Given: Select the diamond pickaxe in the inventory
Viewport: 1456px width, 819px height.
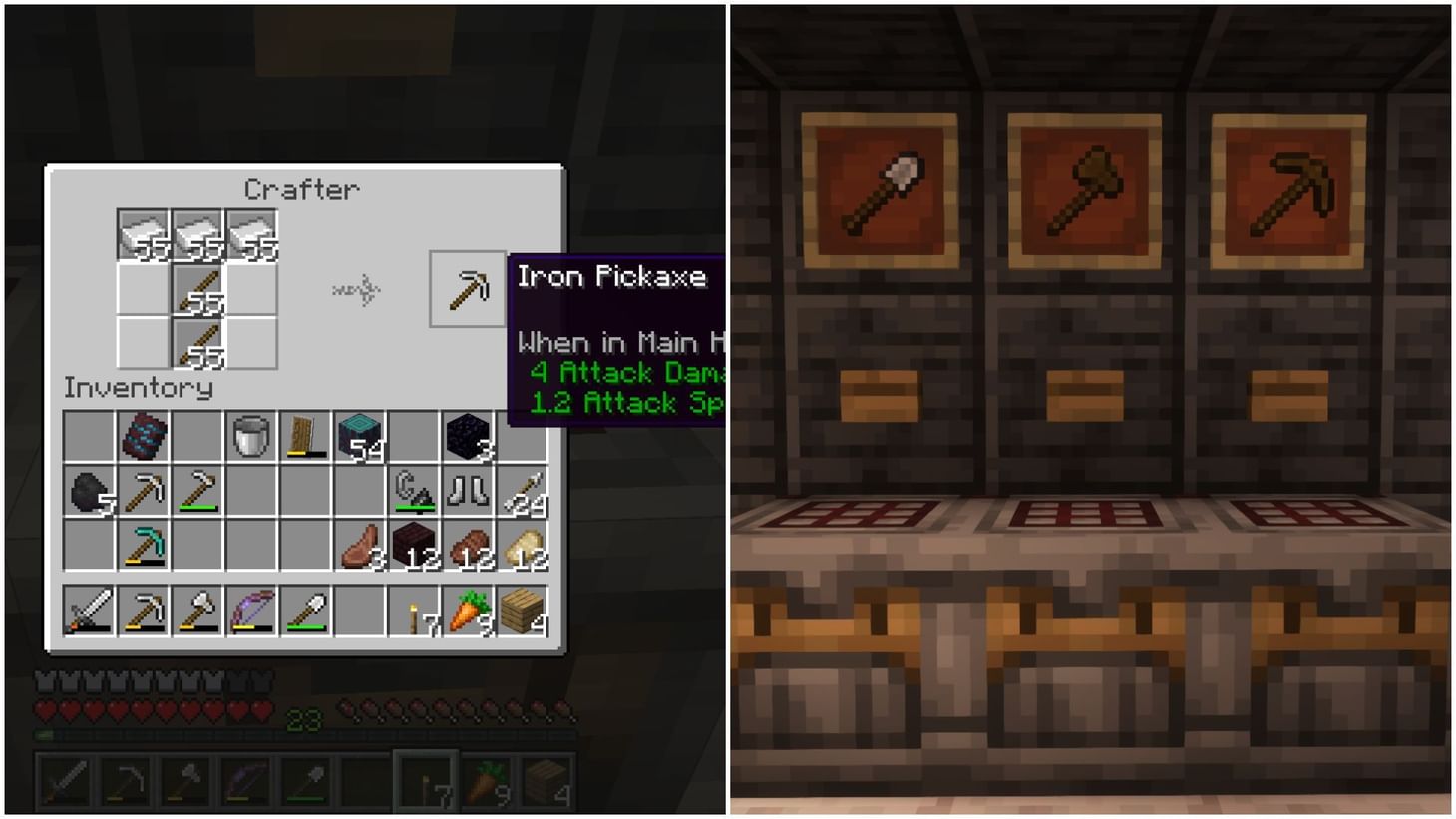Looking at the screenshot, I should click(x=143, y=544).
